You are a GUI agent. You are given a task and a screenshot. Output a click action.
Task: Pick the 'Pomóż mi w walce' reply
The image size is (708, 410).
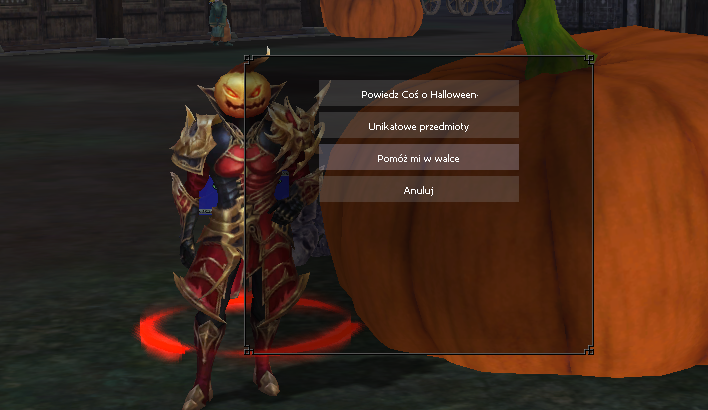[419, 158]
